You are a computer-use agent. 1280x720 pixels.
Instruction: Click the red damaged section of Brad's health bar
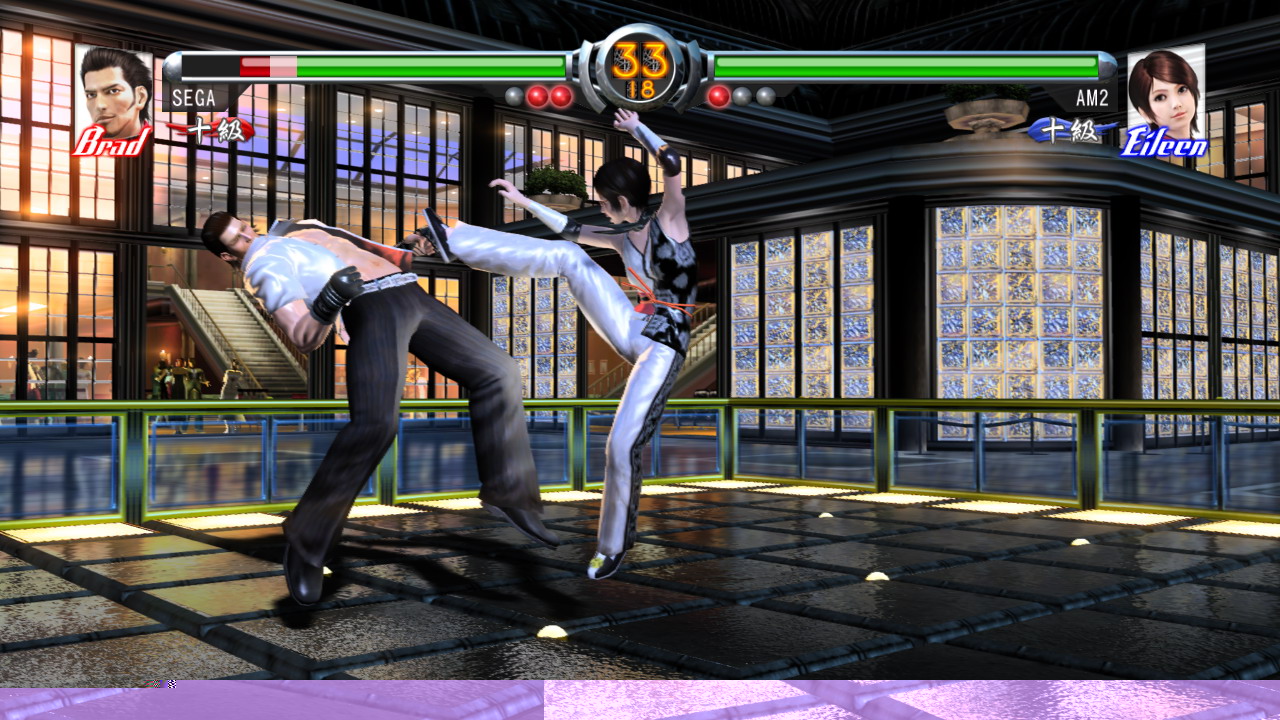pyautogui.click(x=255, y=66)
